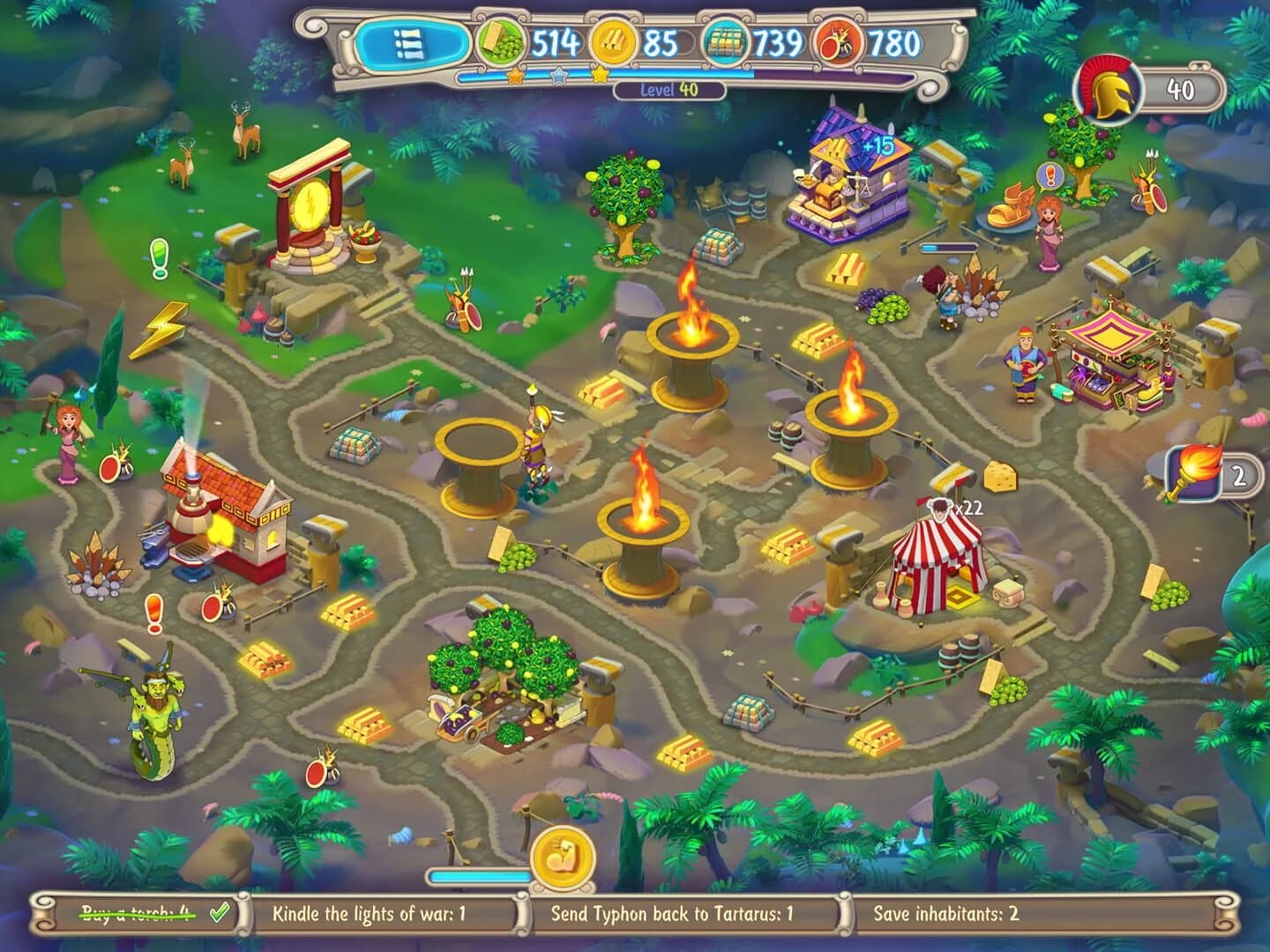1270x952 pixels.
Task: Select the torch bonus icon on the right
Action: pyautogui.click(x=1193, y=473)
